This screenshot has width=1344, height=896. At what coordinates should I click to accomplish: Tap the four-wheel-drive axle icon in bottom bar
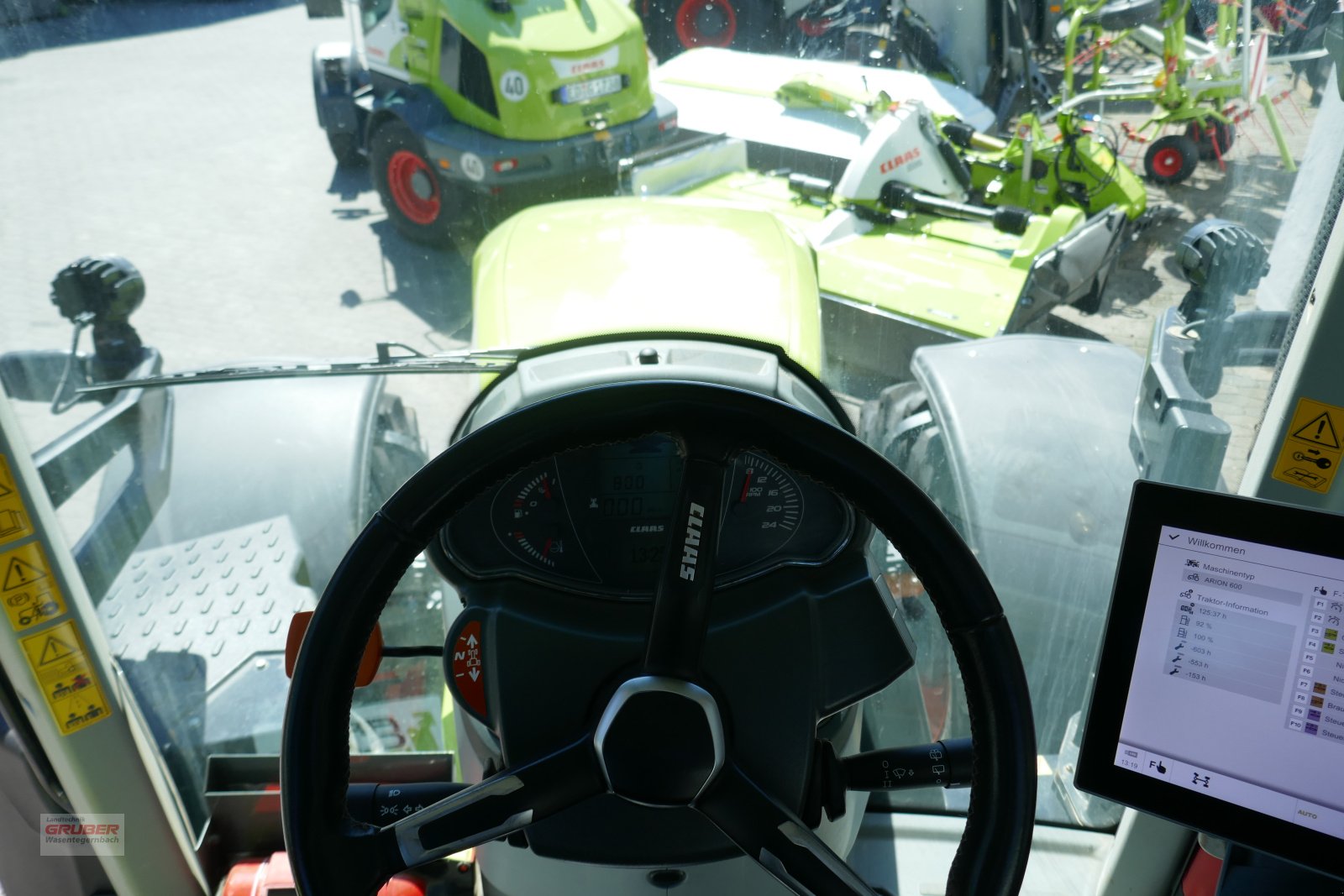(x=1201, y=780)
